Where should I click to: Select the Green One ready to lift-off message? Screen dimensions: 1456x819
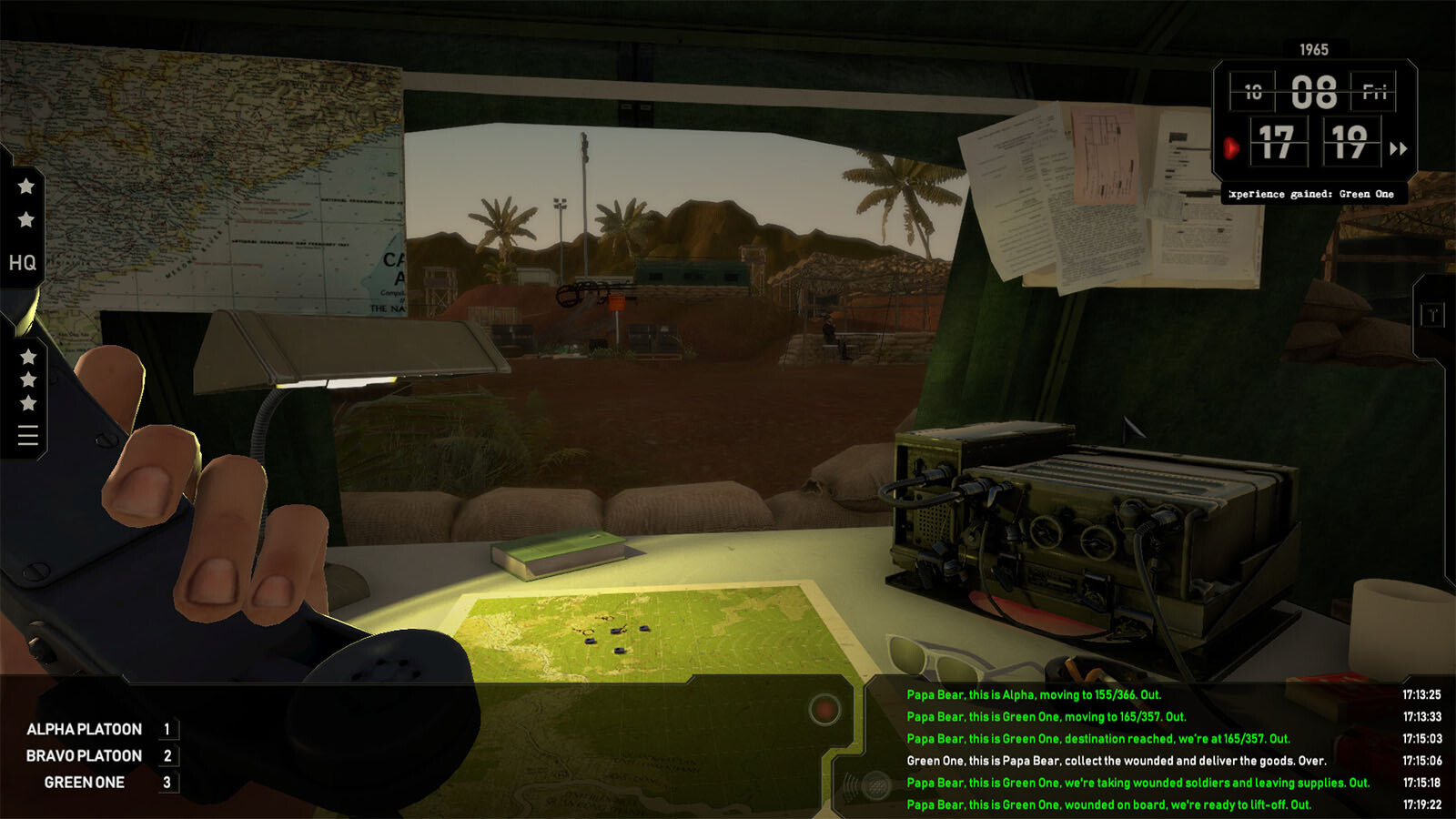(x=1108, y=804)
